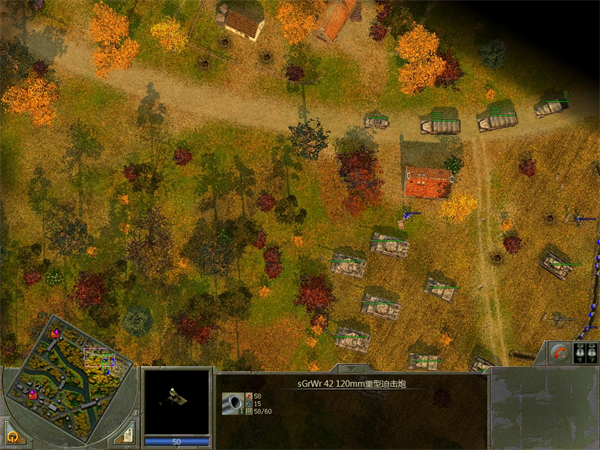This screenshot has height=450, width=600.
Task: Select the gun barrel weapon icon
Action: [x=231, y=403]
